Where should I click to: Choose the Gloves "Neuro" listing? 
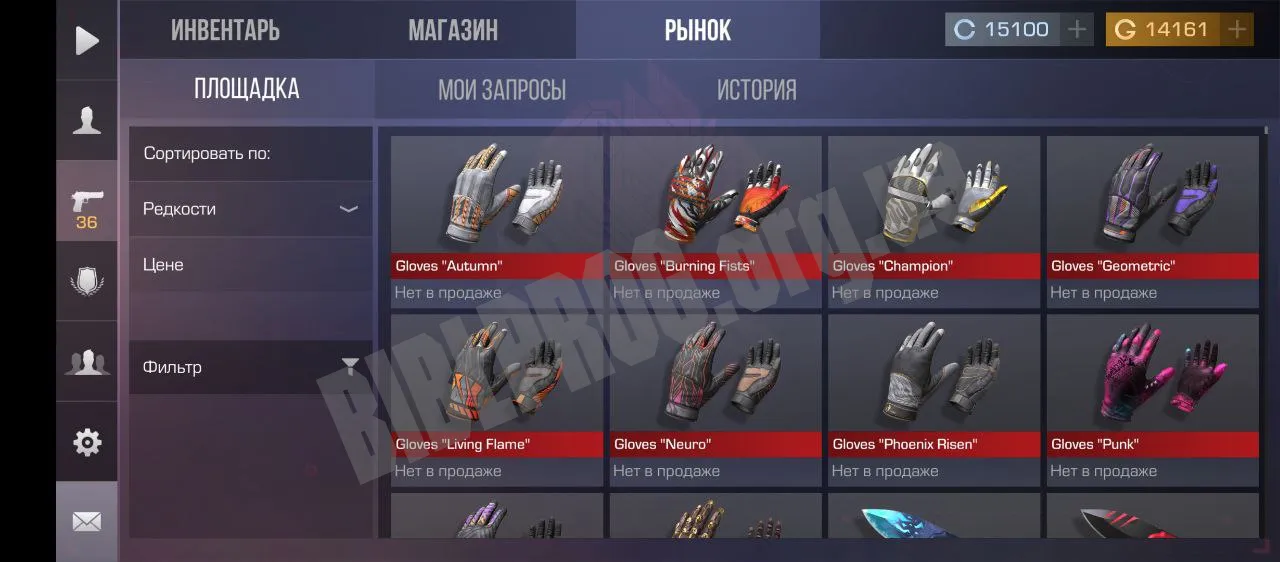click(715, 398)
